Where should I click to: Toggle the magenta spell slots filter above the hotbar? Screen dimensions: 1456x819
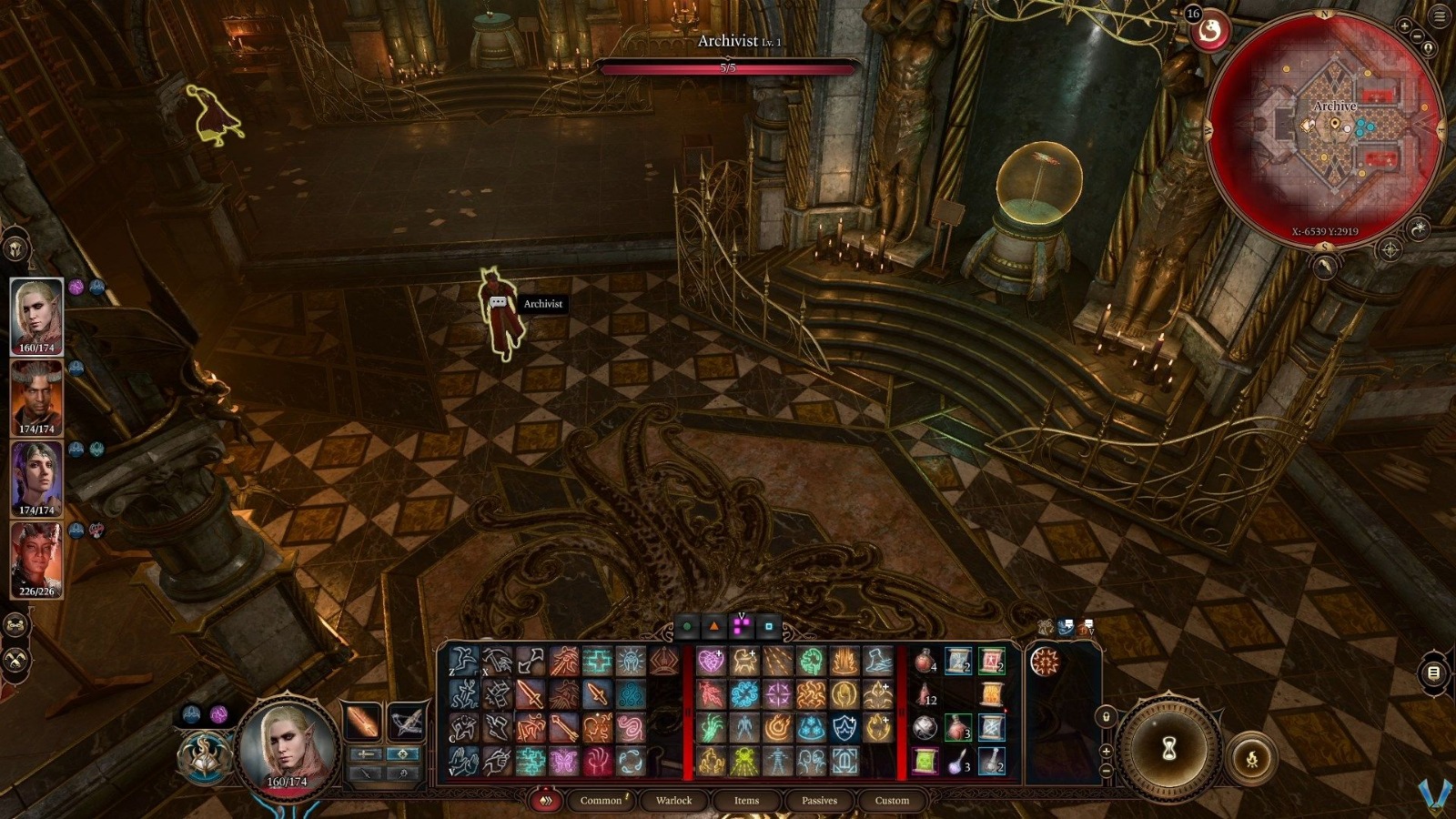tap(742, 625)
